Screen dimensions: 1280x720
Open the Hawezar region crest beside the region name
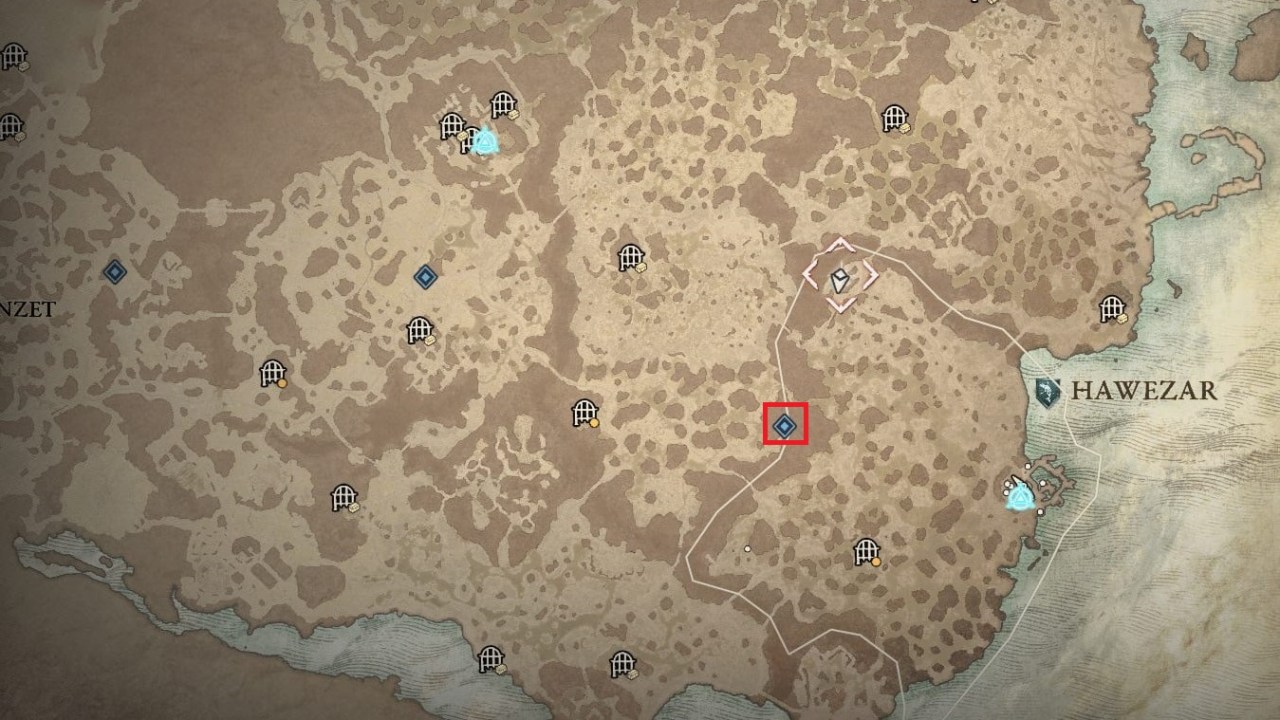[1049, 392]
